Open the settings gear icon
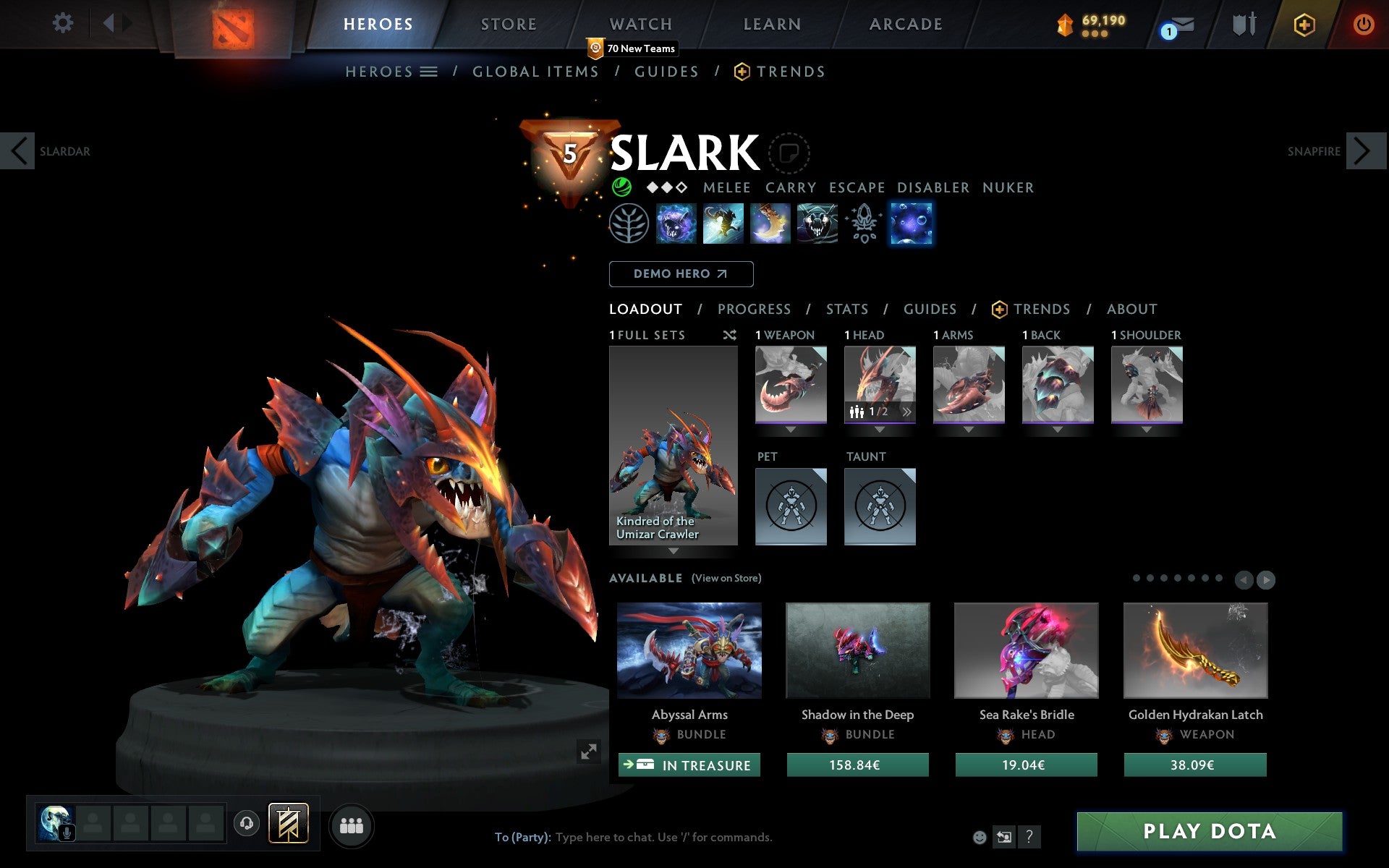The height and width of the screenshot is (868, 1389). click(64, 23)
